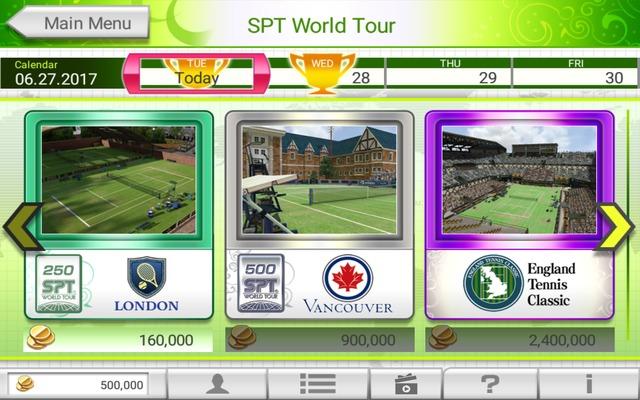Show info with the 'i' button
Image resolution: width=640 pixels, height=400 pixels.
[589, 384]
